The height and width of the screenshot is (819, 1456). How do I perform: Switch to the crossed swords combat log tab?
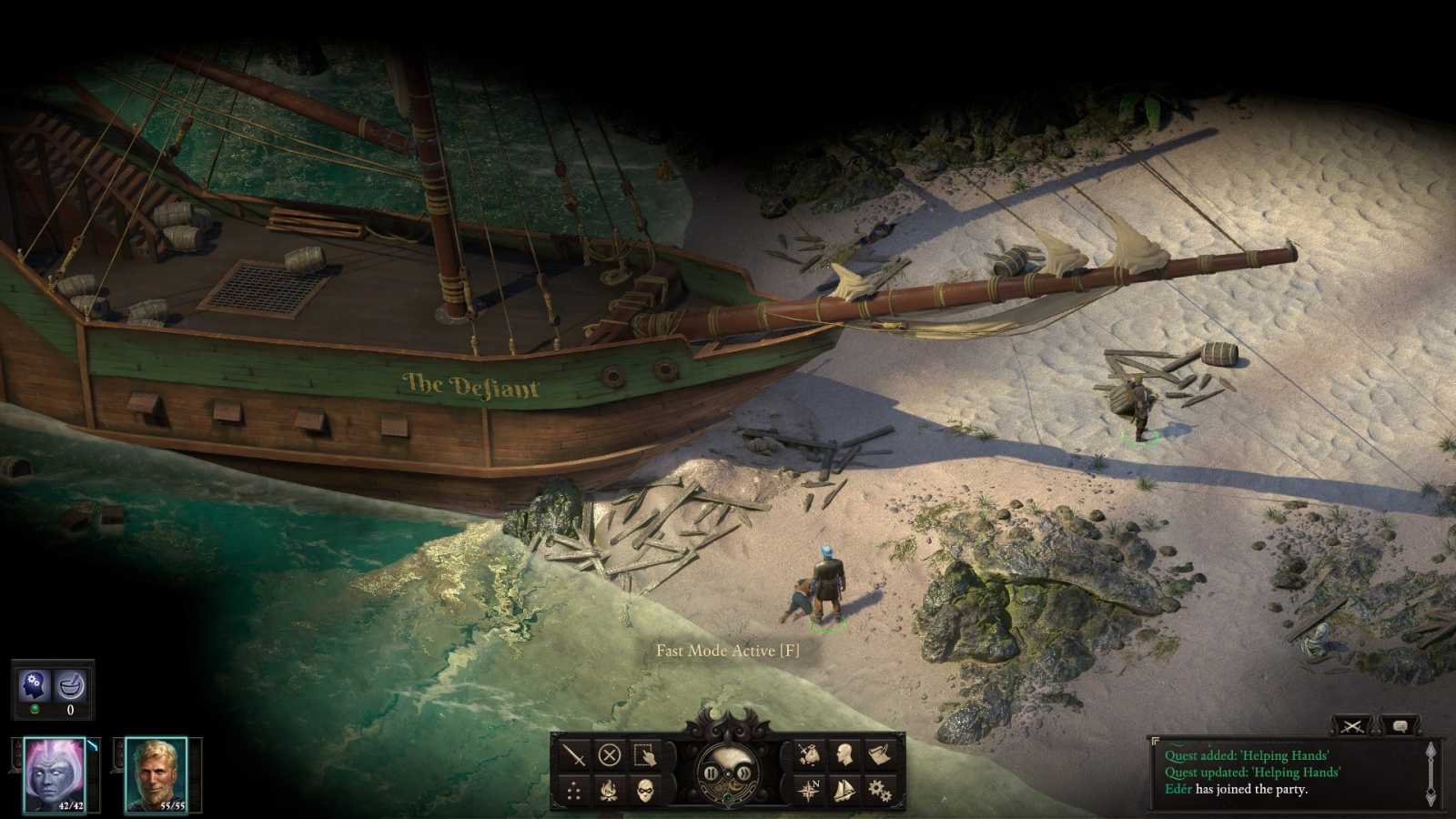[1351, 726]
